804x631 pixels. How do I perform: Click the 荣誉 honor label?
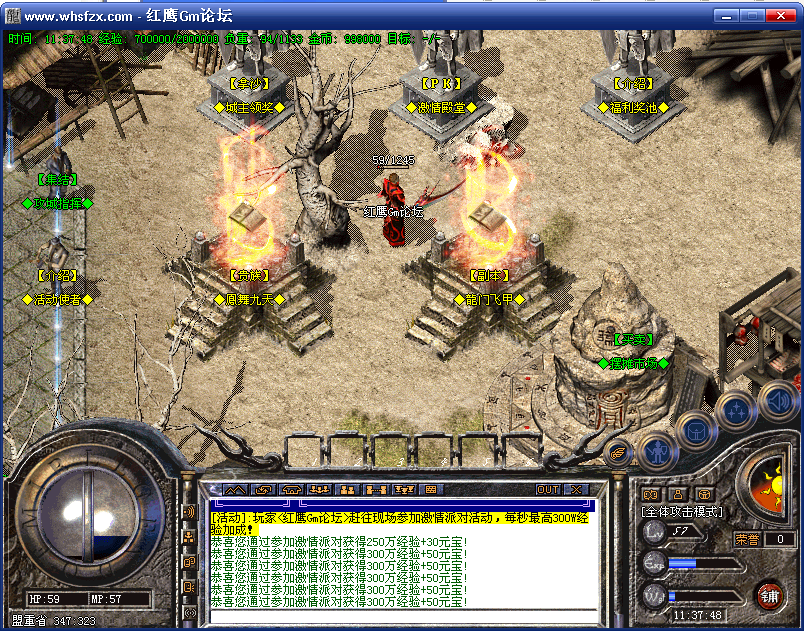(x=748, y=539)
